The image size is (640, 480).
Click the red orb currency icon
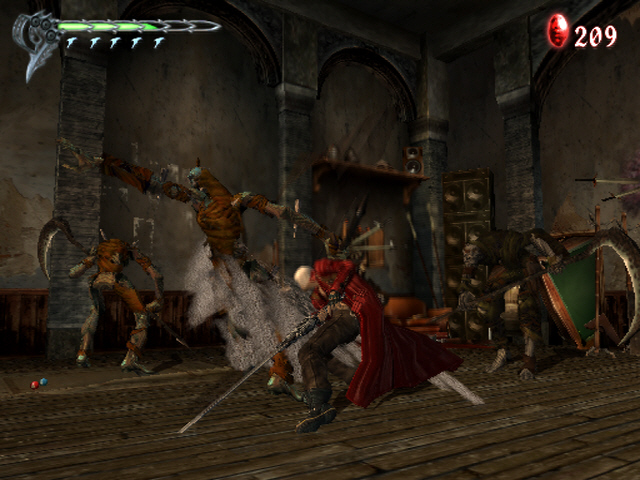(x=557, y=32)
